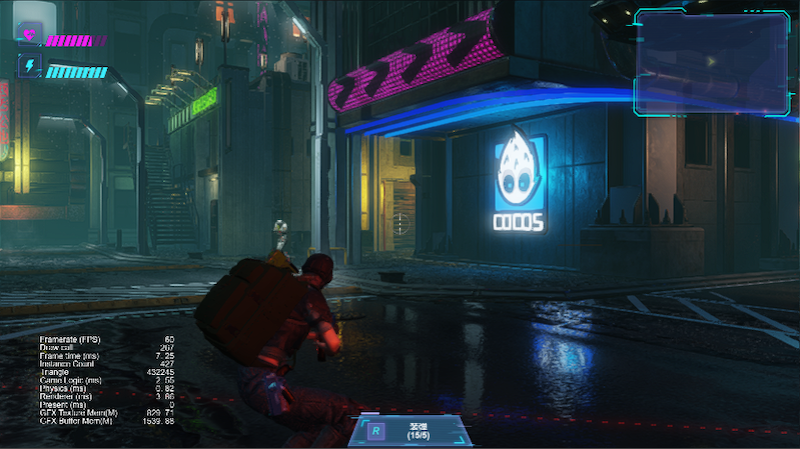The image size is (800, 449).
Task: Click the pink heart health icon
Action: 29,37
